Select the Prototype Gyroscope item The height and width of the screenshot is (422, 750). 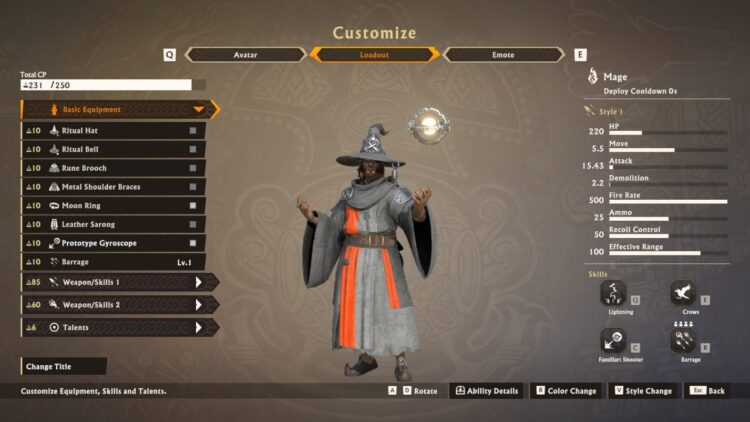[x=112, y=243]
